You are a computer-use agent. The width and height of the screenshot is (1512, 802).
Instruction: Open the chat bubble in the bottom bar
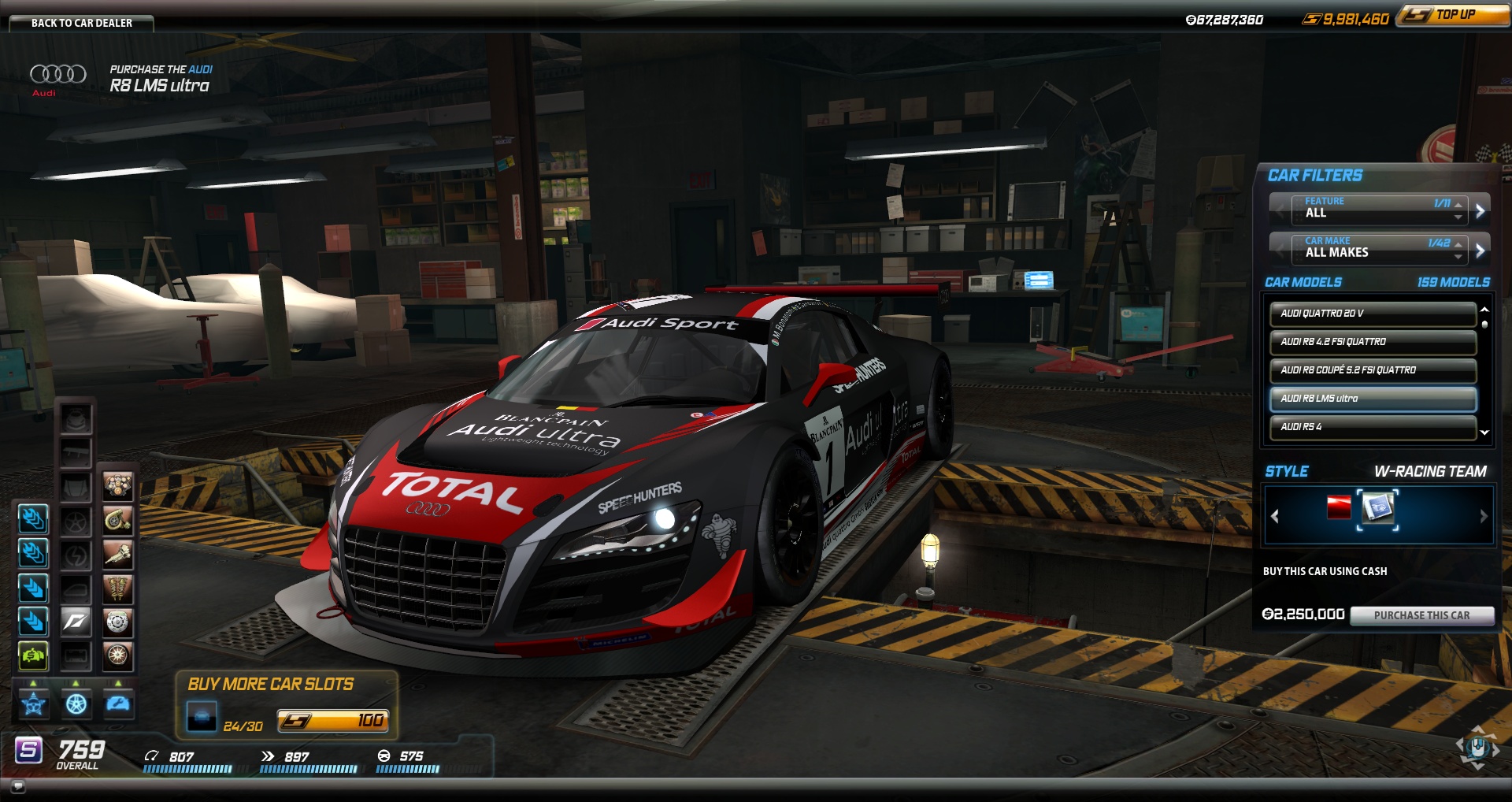click(18, 786)
